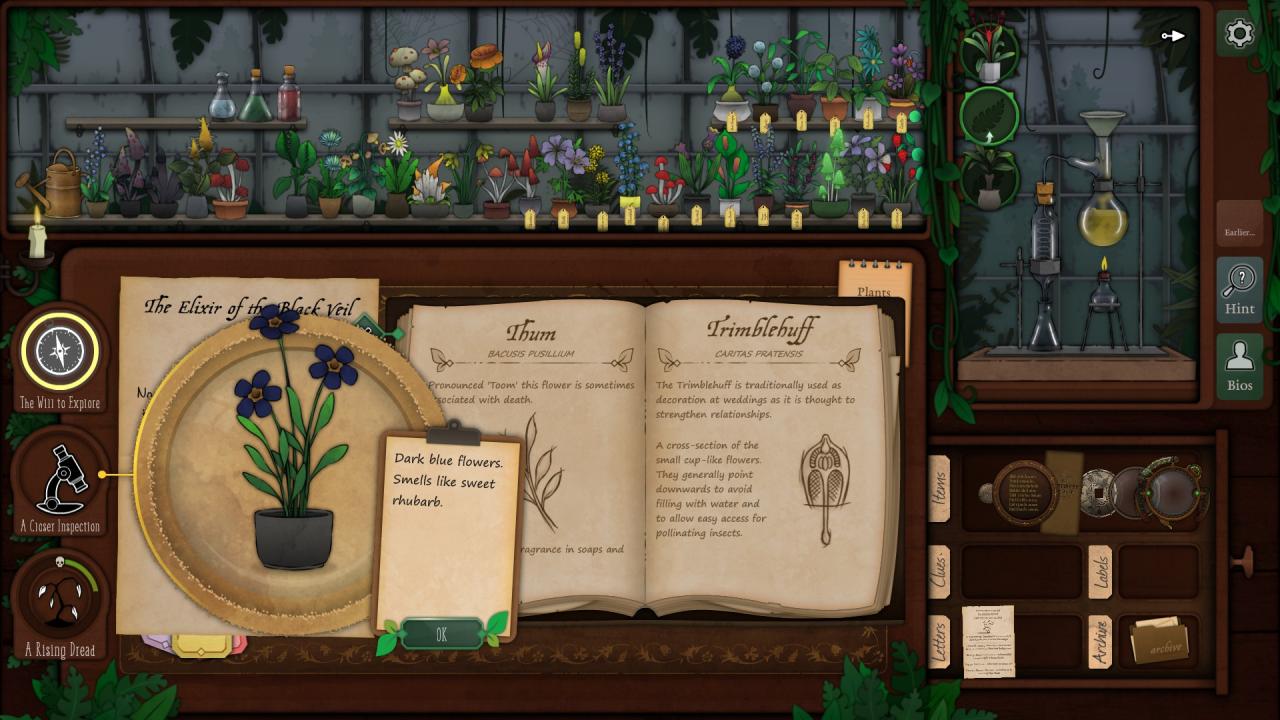Choose the green plant in grey vase slot
The width and height of the screenshot is (1280, 720).
point(989,179)
